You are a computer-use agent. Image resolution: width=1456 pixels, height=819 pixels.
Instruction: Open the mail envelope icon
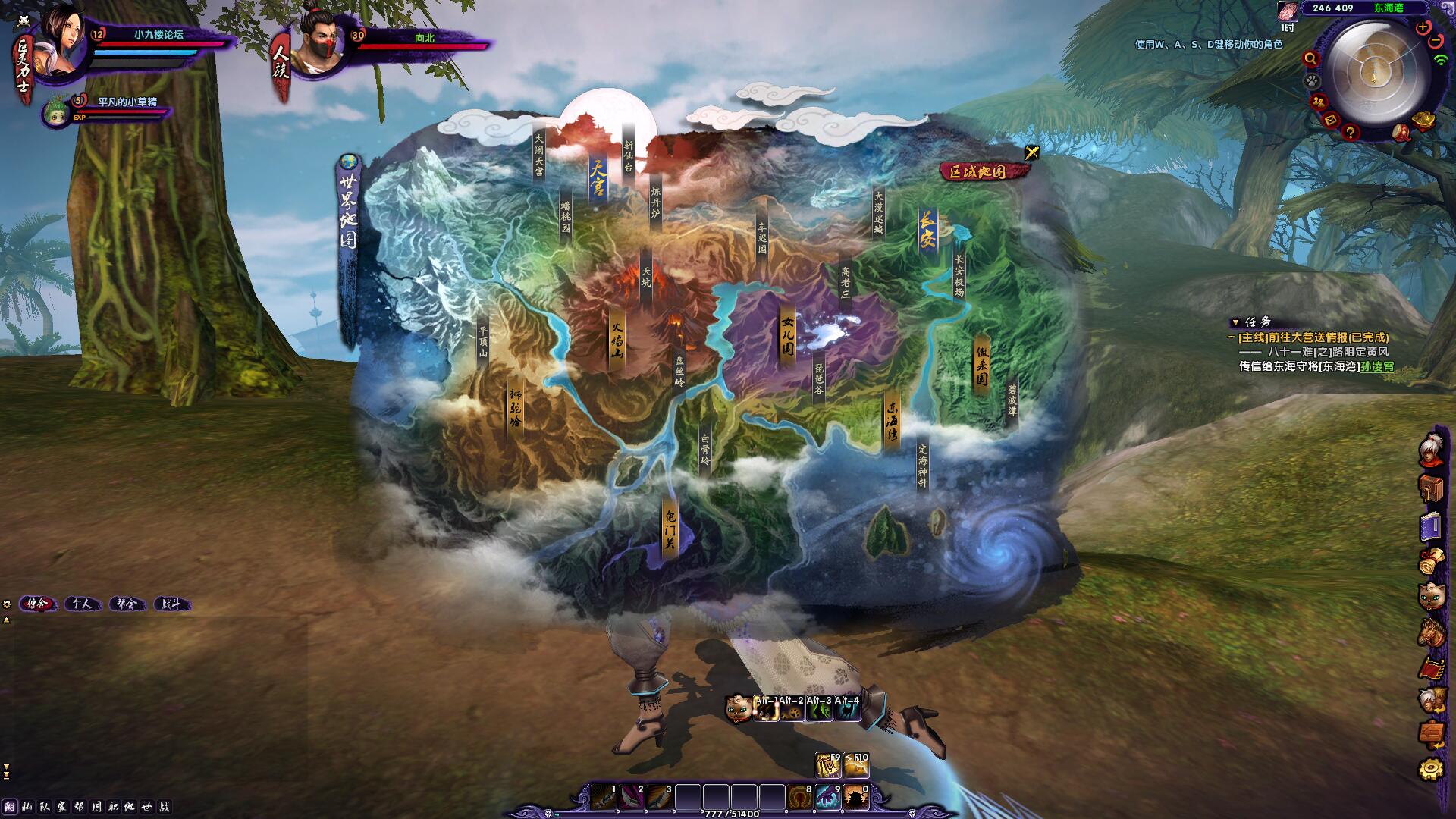click(1330, 120)
